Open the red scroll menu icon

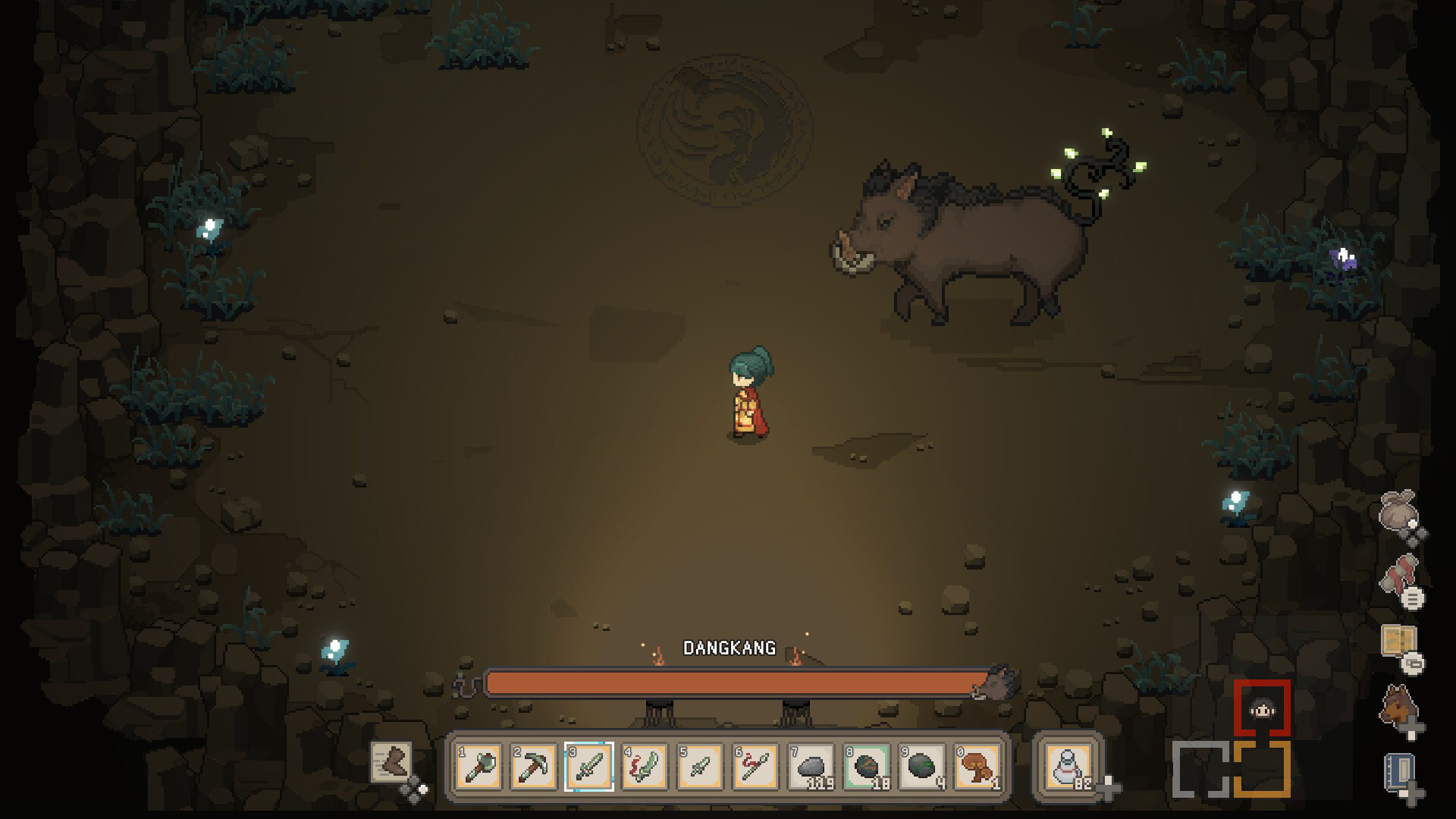coord(1399,578)
